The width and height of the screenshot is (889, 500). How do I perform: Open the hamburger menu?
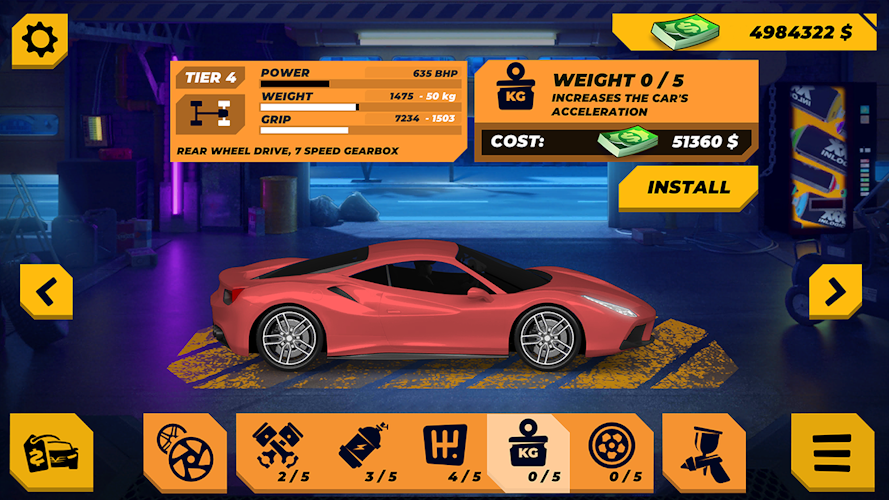point(831,453)
